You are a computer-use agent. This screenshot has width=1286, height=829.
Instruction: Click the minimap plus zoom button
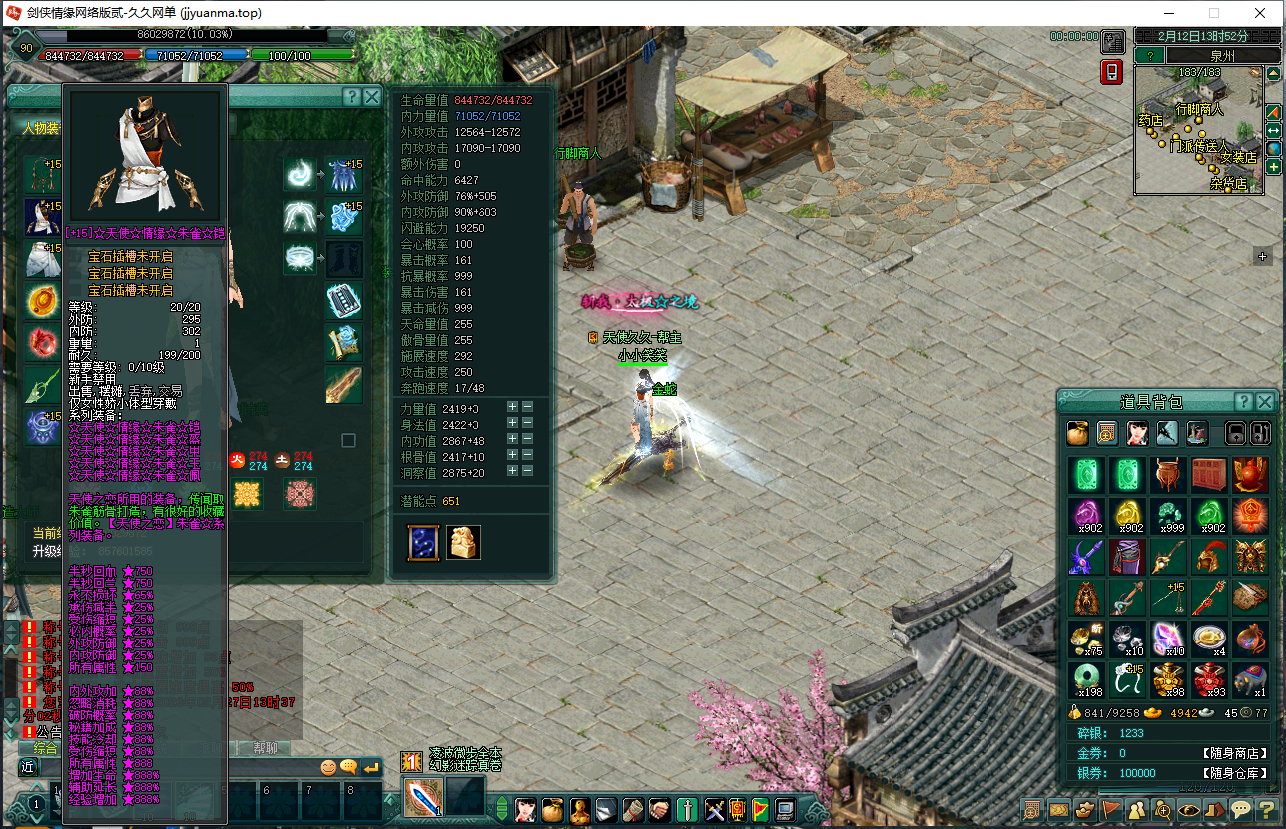click(x=1273, y=167)
